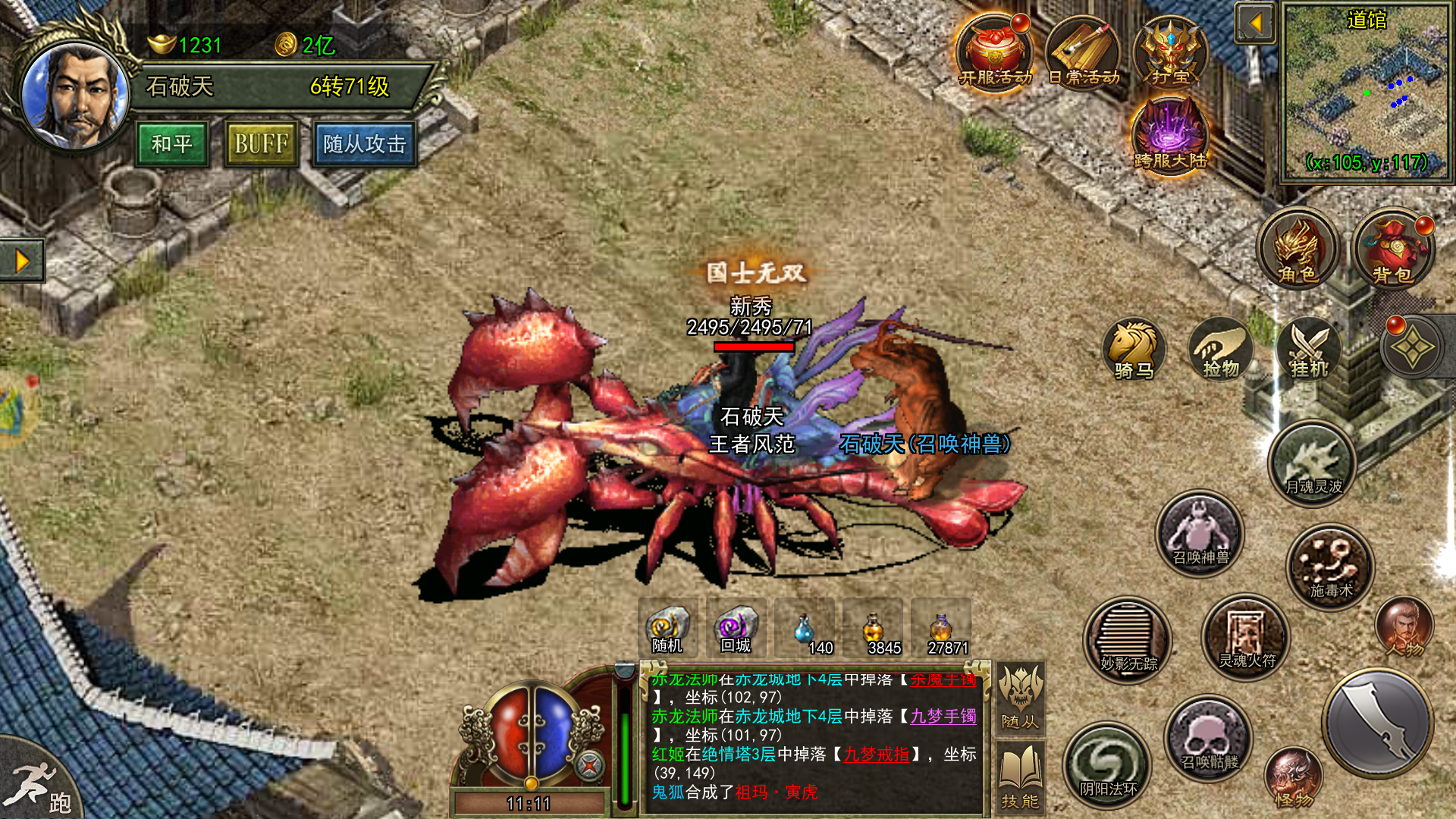The width and height of the screenshot is (1456, 819).
Task: Open the 跨服大陆 cross-server icon
Action: (1169, 136)
